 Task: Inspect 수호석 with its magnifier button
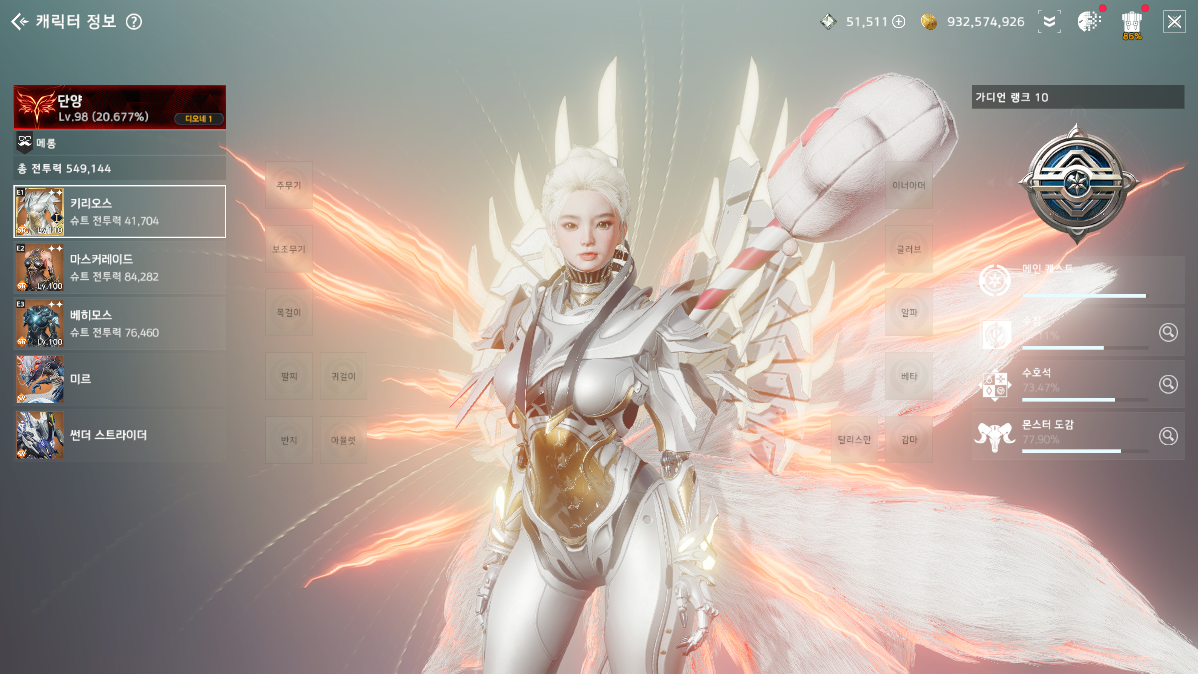tap(1168, 383)
